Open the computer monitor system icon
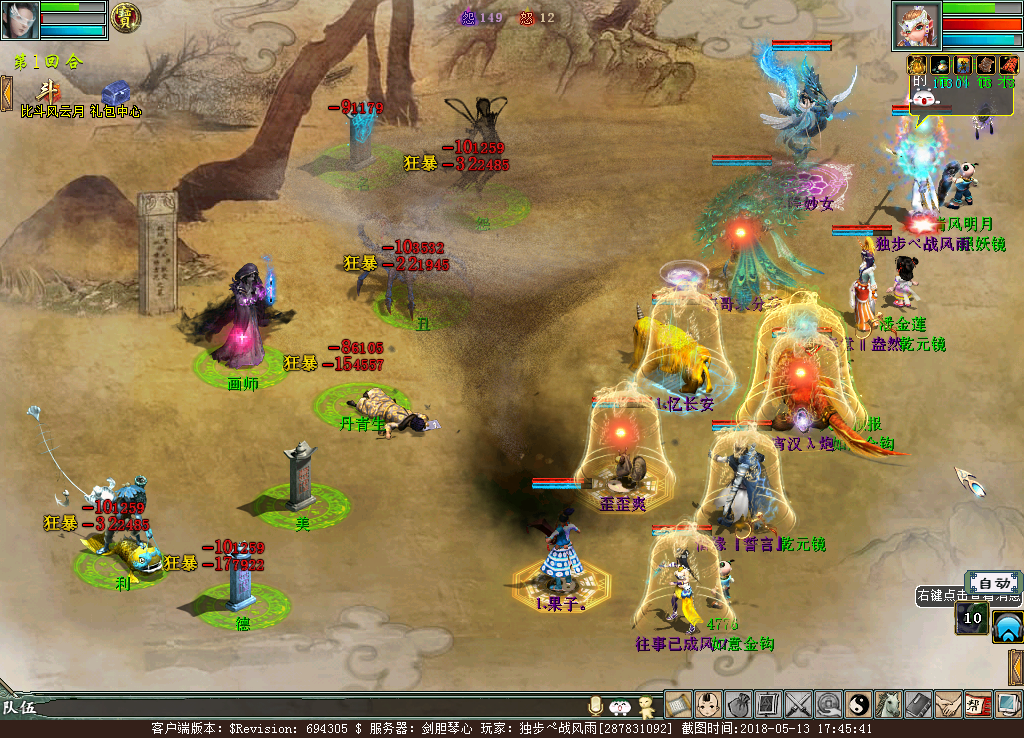The width and height of the screenshot is (1024, 738). 1007,705
